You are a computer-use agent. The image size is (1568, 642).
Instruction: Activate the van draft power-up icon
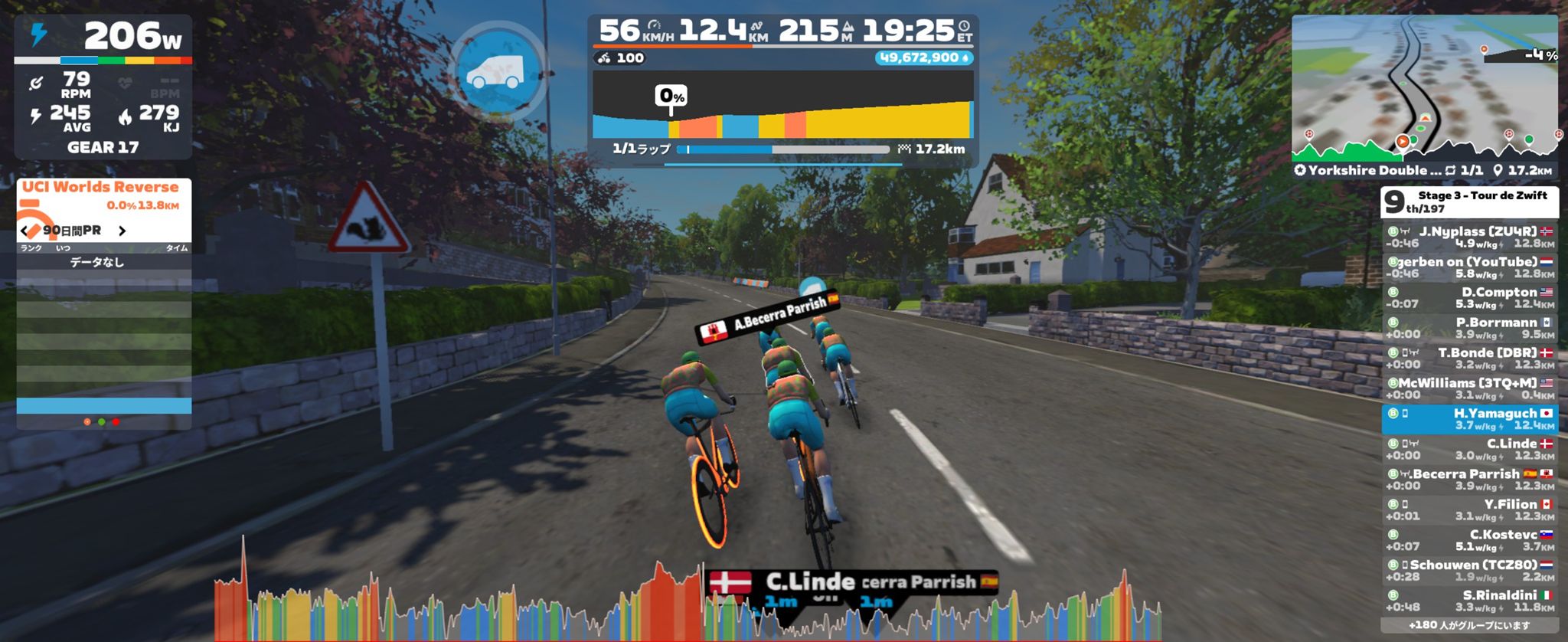pyautogui.click(x=497, y=72)
